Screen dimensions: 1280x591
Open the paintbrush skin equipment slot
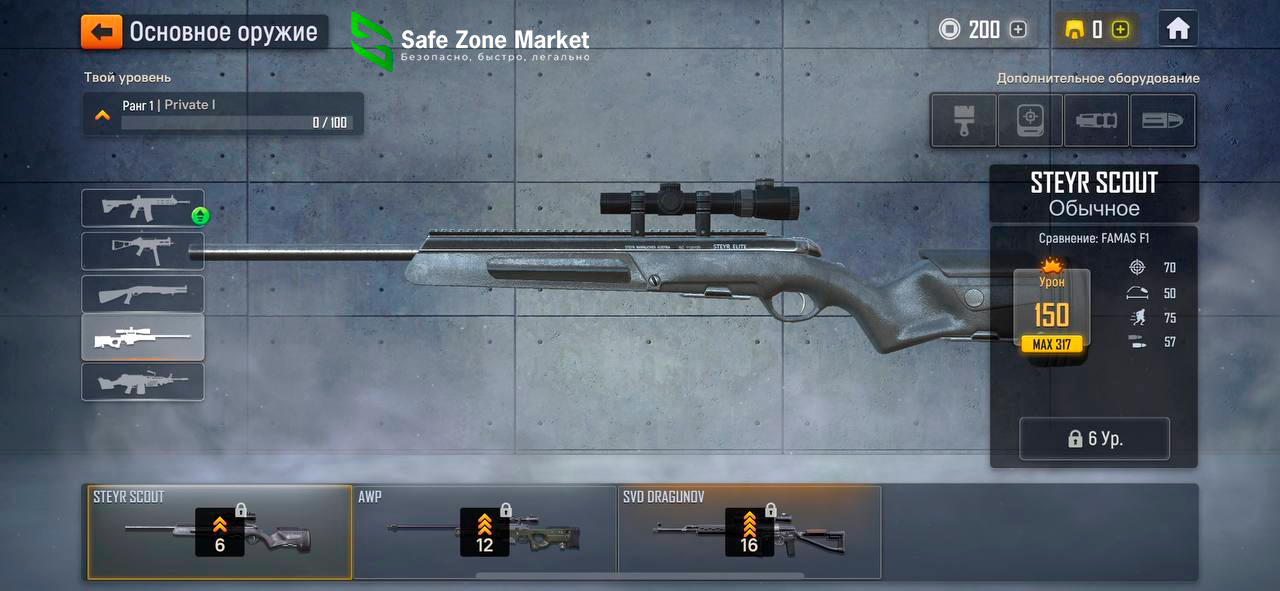click(963, 120)
